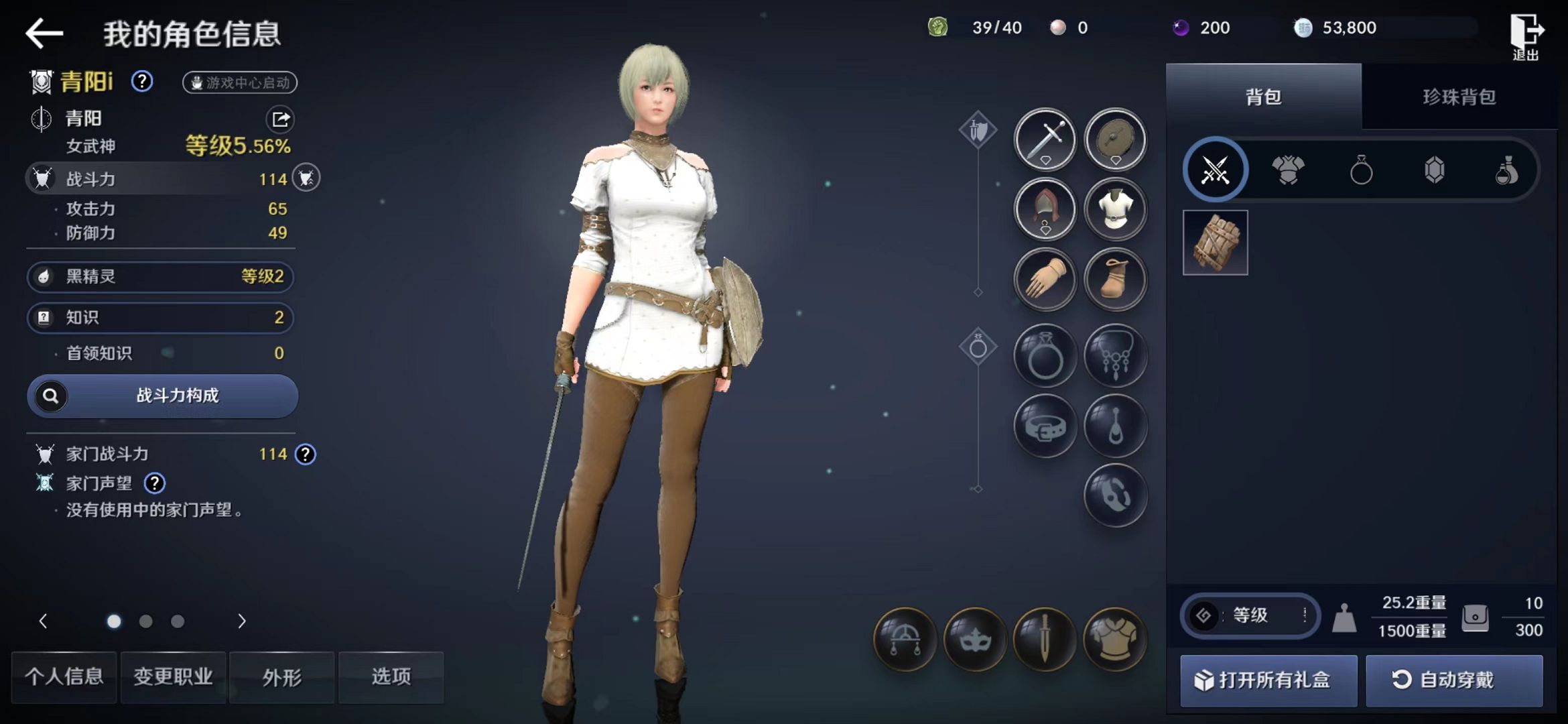Viewport: 1568px width, 724px height.
Task: Exit via the 退出 button
Action: (x=1526, y=37)
